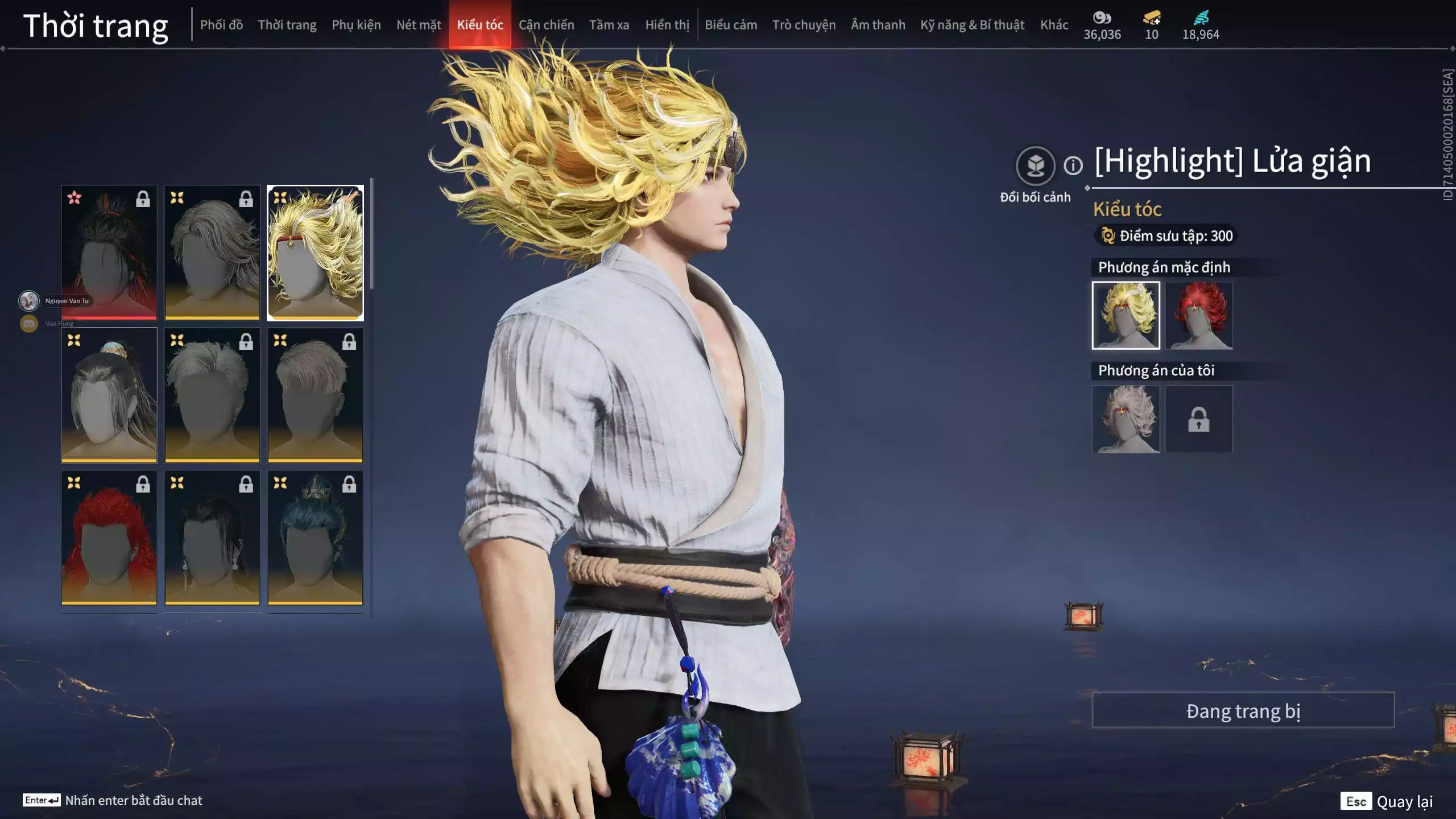
Task: Select the Nét mặt tab
Action: pos(419,25)
